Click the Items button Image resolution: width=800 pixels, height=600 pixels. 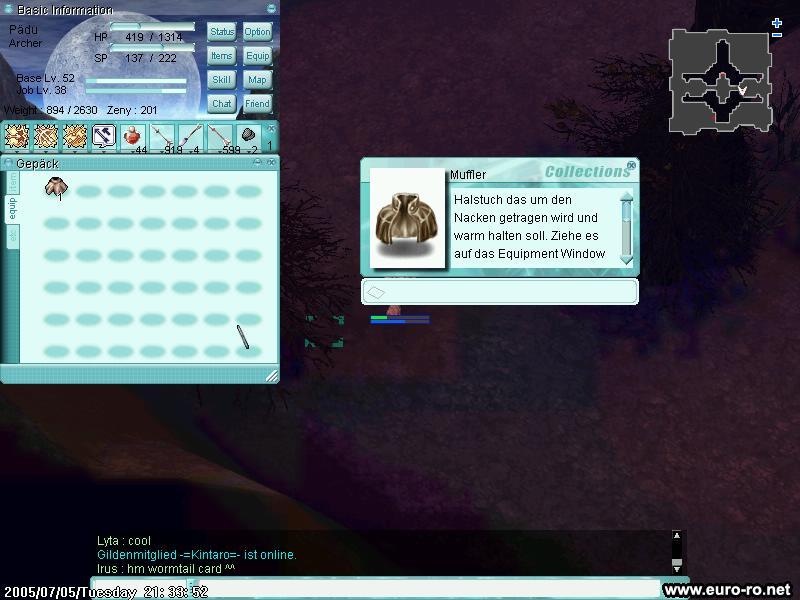[222, 56]
